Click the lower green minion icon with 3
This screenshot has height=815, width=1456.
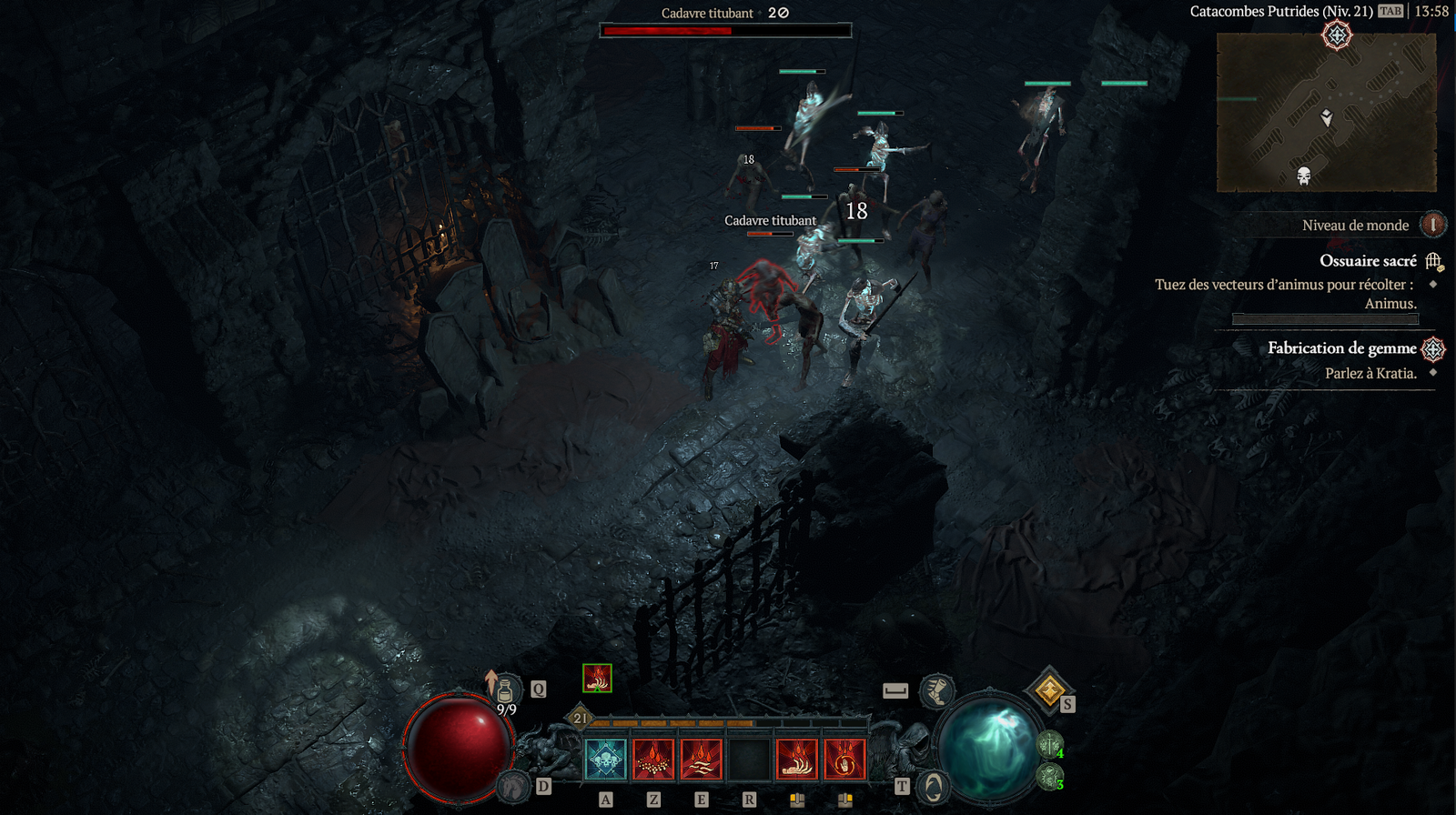[x=1050, y=777]
